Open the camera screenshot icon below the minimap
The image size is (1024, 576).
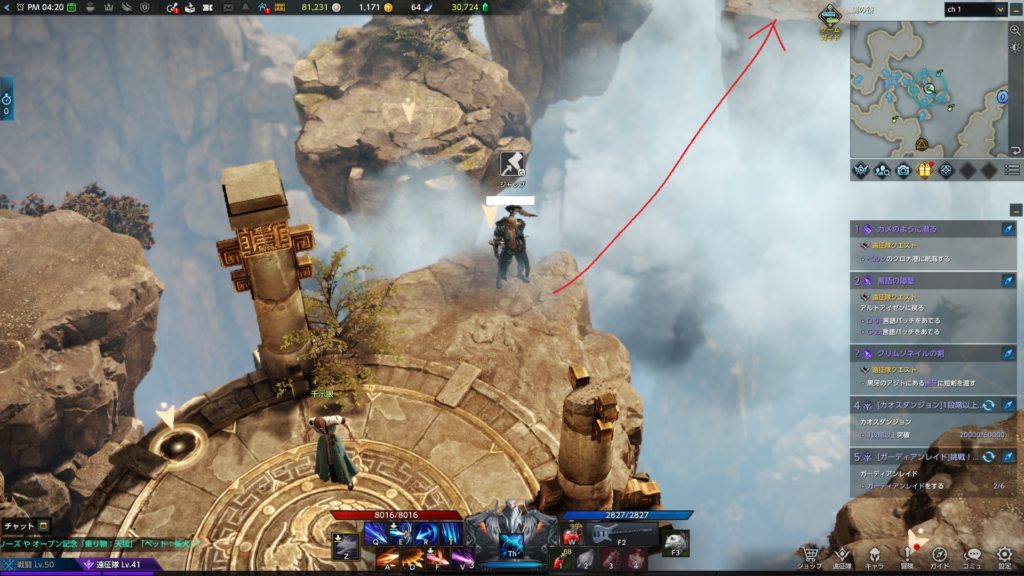(903, 170)
